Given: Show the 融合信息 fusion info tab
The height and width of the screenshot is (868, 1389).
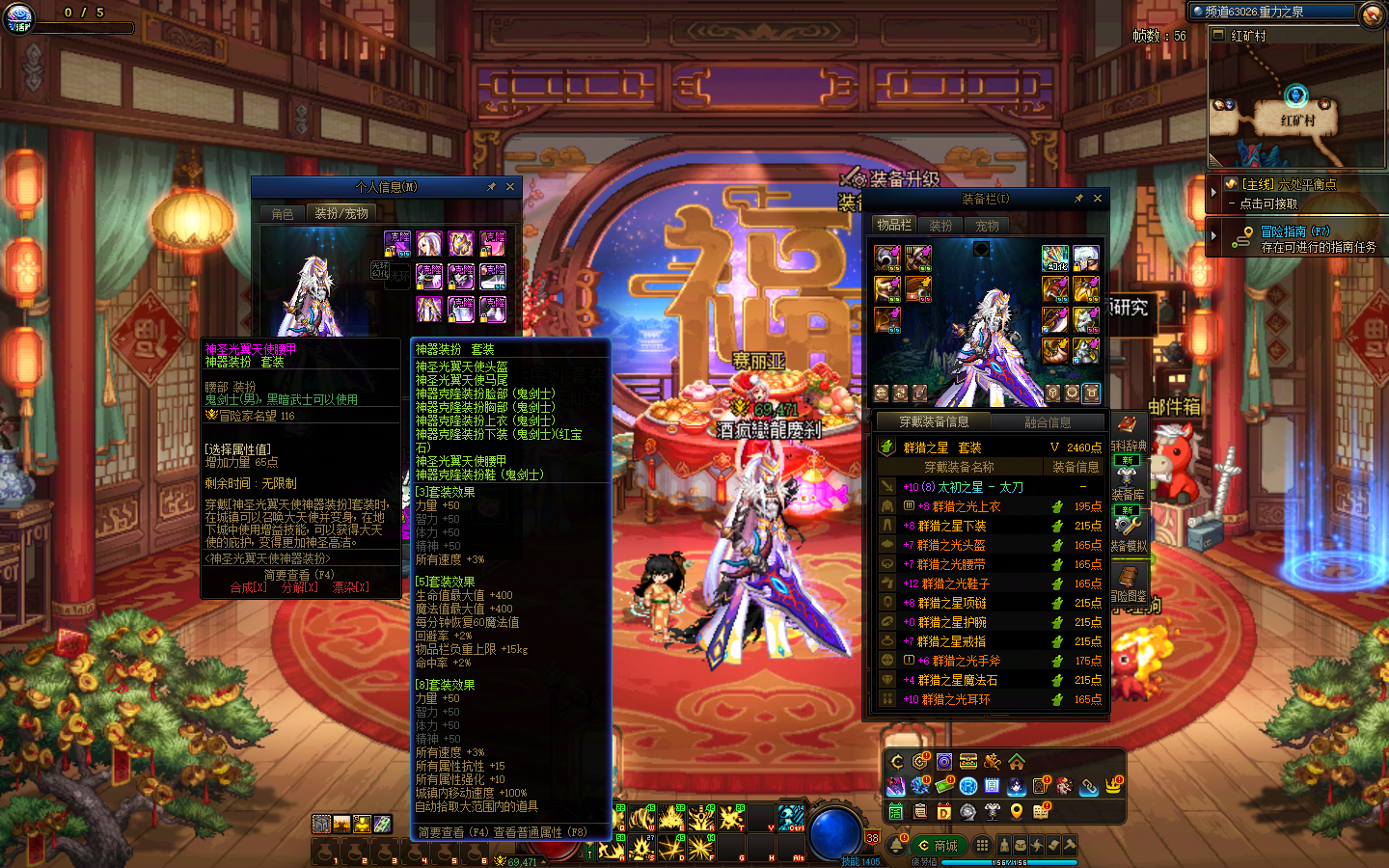Looking at the screenshot, I should [1048, 422].
